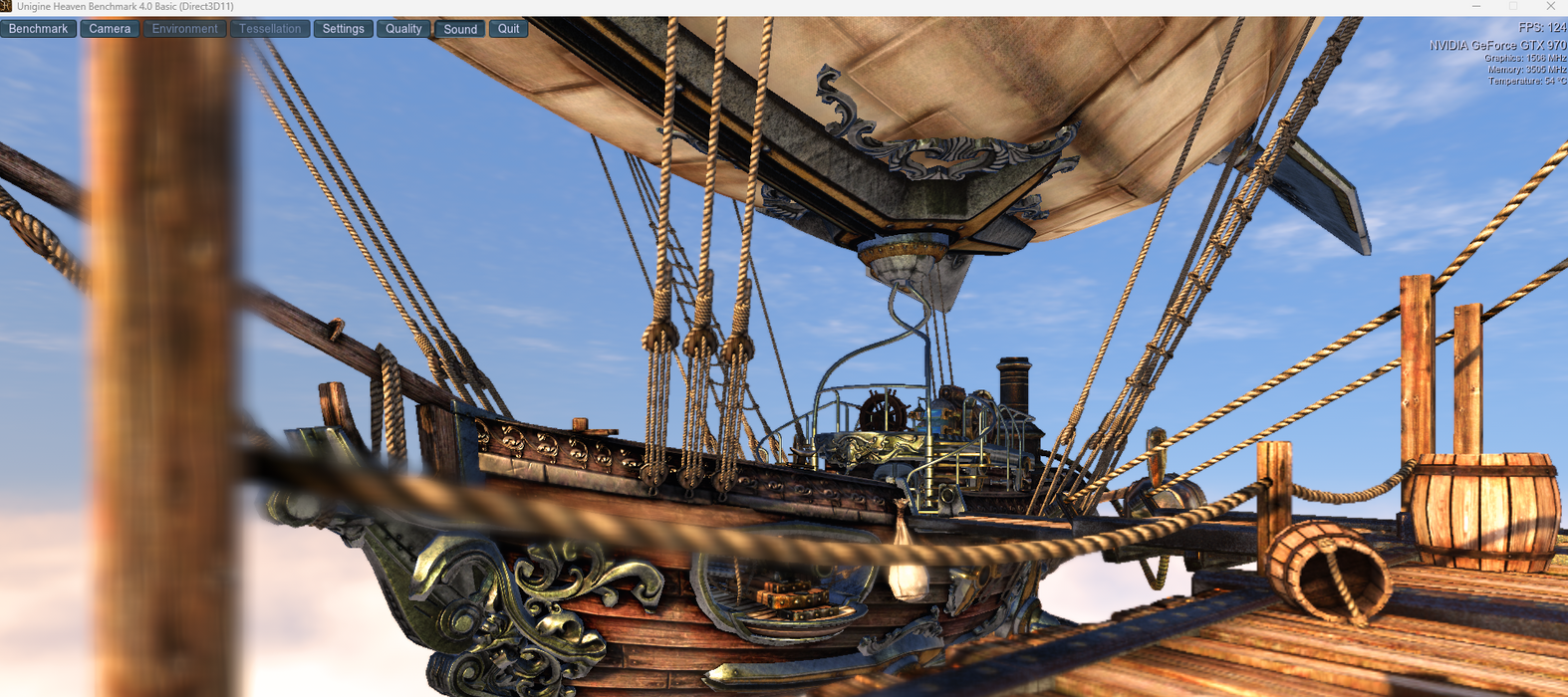The width and height of the screenshot is (1568, 697).
Task: Close the window with the X button
Action: (x=1550, y=7)
